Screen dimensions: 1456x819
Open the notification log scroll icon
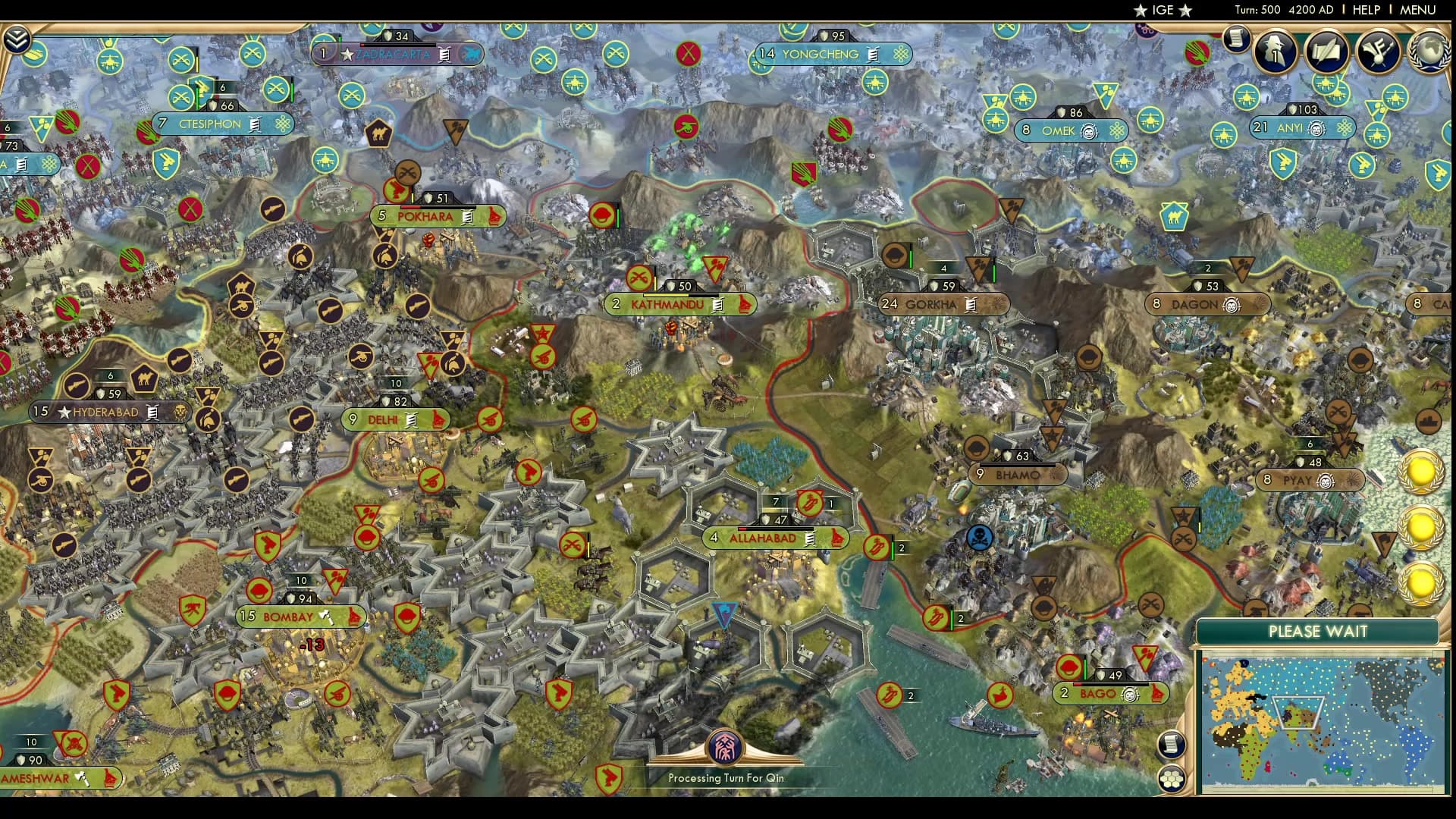1237,40
